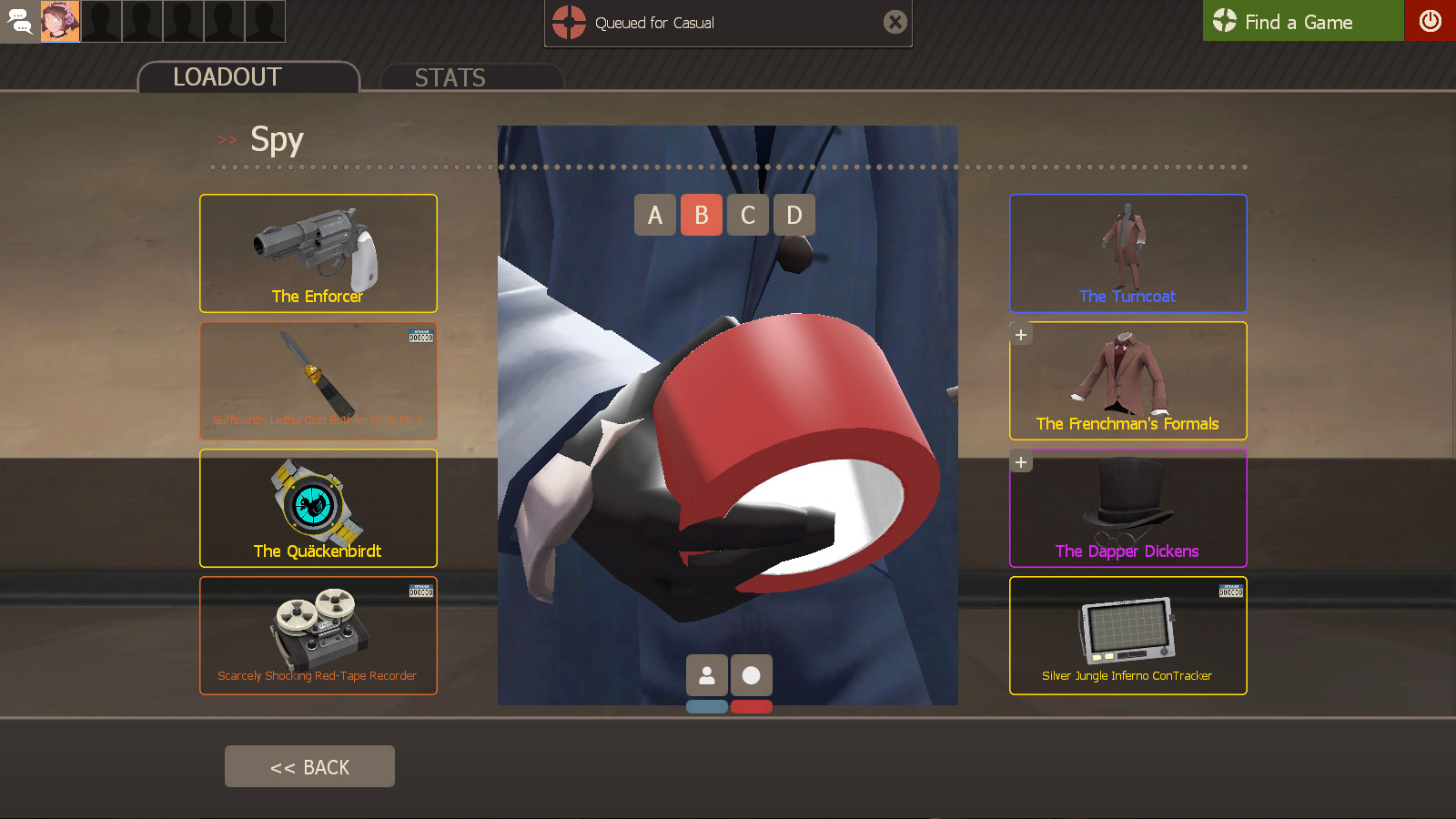This screenshot has height=819, width=1456.
Task: Open The Enforcer weapon slot
Action: (318, 253)
